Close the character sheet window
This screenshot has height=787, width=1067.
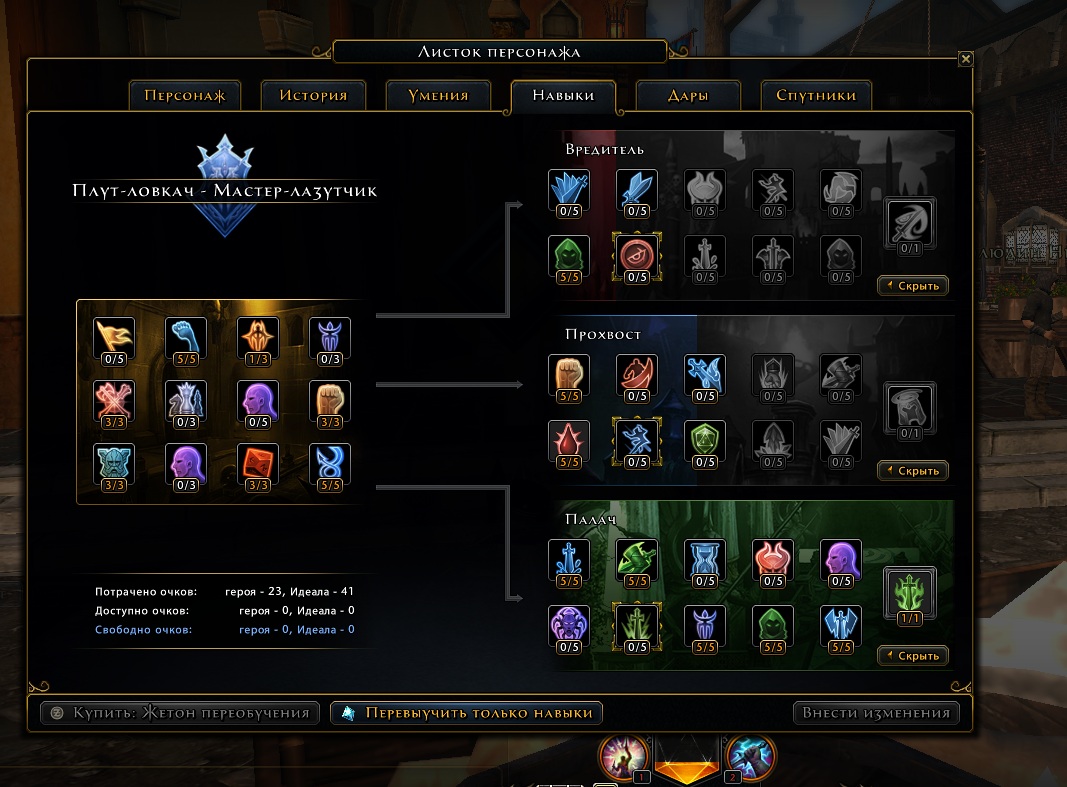[x=965, y=59]
